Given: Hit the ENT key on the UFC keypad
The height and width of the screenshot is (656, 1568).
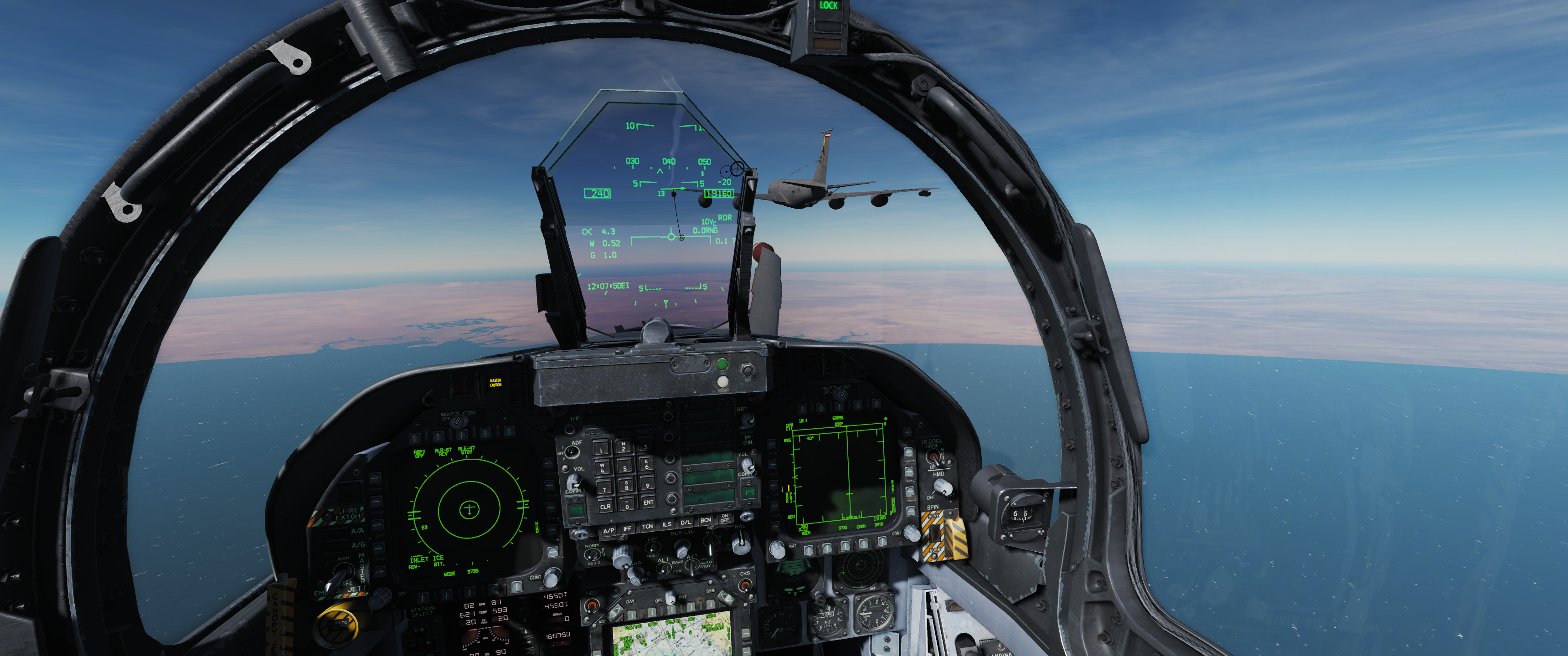Looking at the screenshot, I should pos(648,502).
